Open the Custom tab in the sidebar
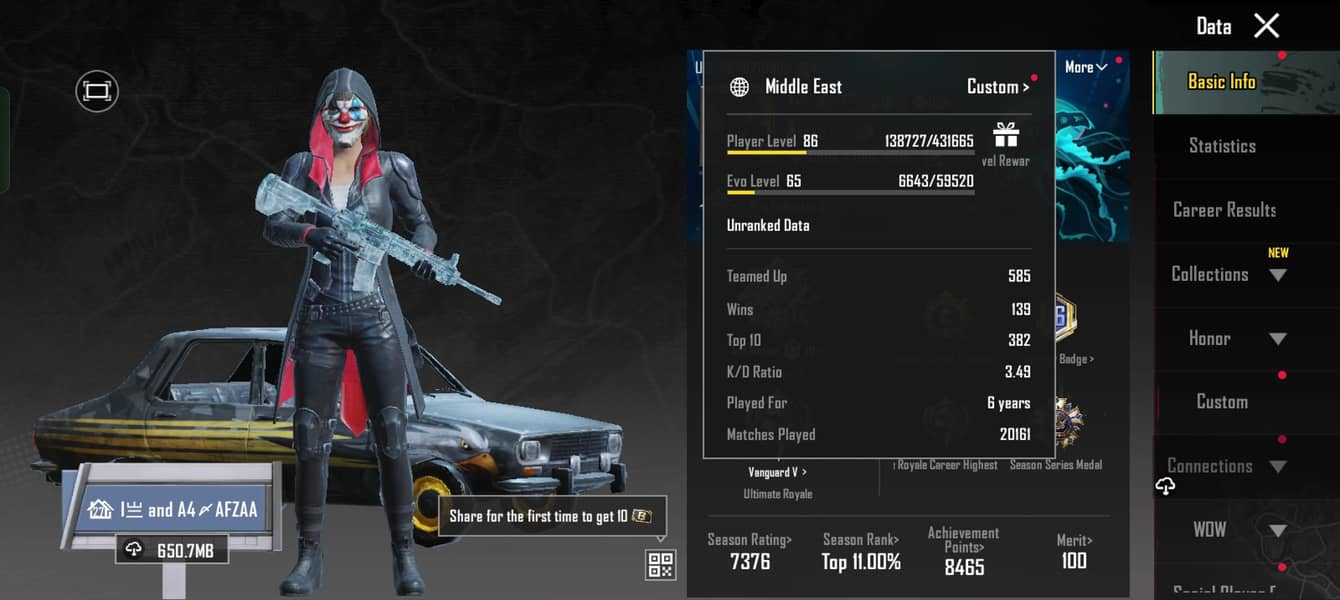 1222,402
